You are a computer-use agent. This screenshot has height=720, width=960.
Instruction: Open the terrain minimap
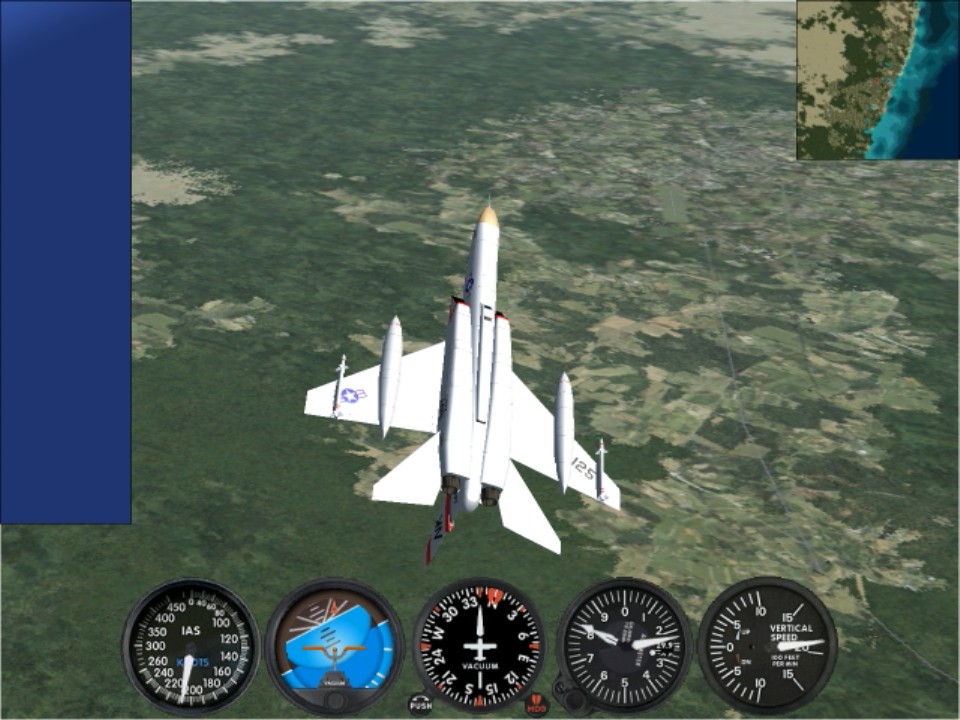(x=877, y=80)
